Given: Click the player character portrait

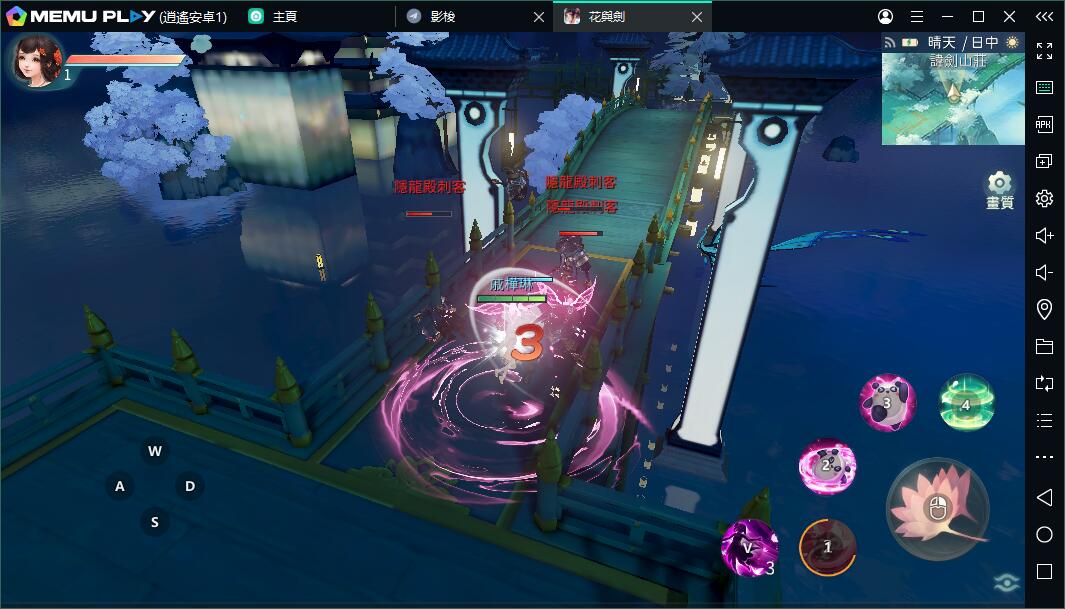Looking at the screenshot, I should pyautogui.click(x=37, y=60).
